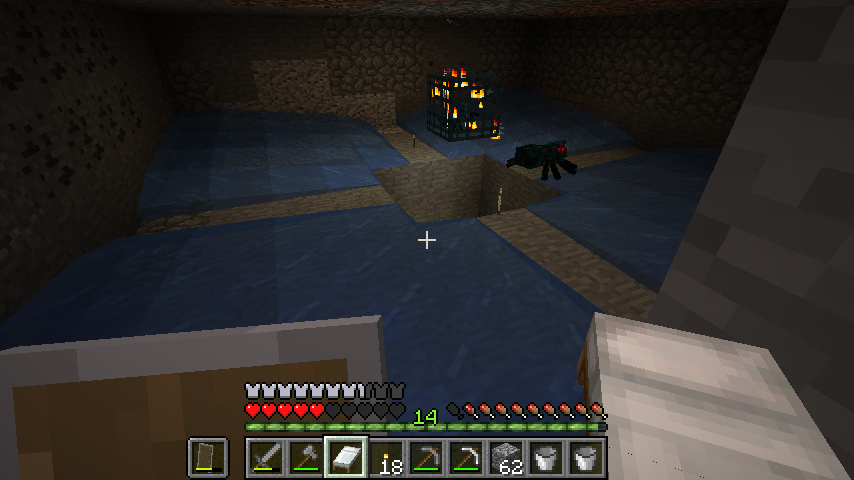Screen dimensions: 854x480
Task: Choose the white bed hotbar slot
Action: 346,458
